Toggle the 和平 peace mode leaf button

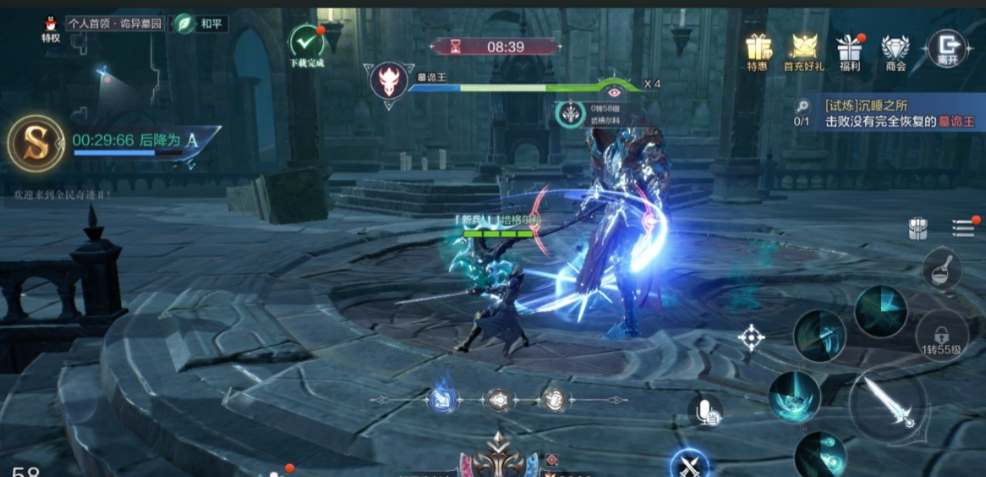tap(185, 22)
